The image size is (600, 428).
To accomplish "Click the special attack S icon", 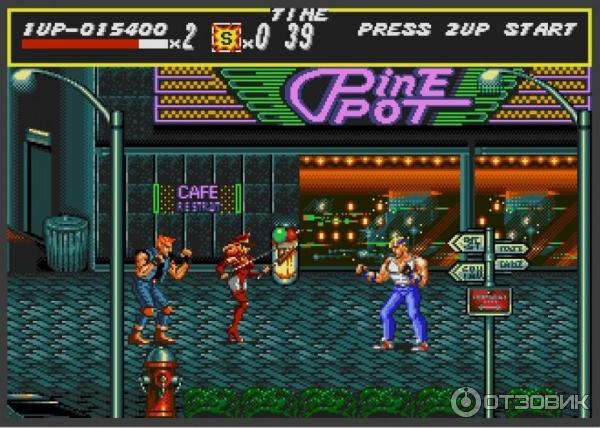I will (x=227, y=39).
